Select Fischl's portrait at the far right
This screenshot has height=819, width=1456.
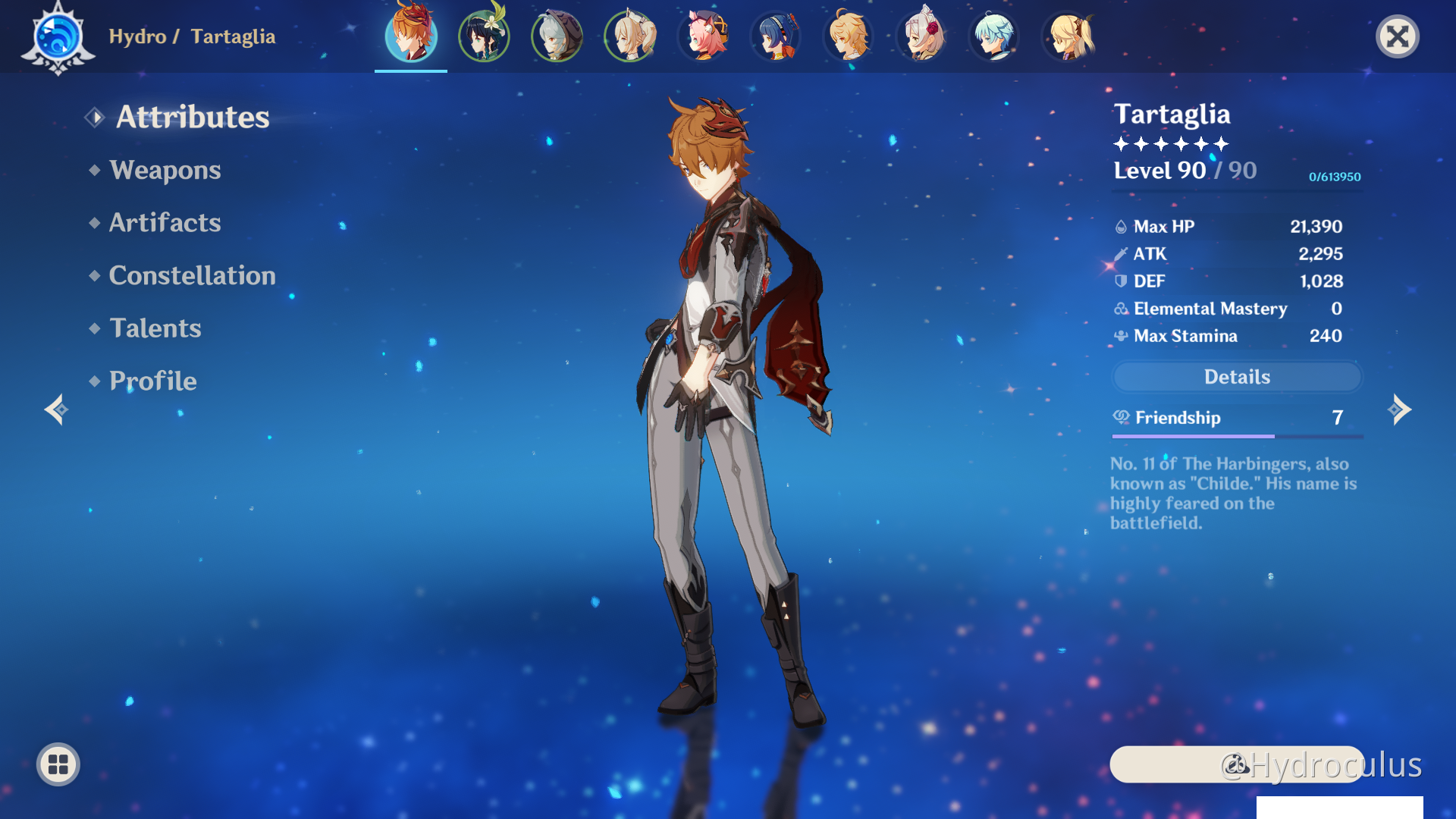click(1069, 36)
